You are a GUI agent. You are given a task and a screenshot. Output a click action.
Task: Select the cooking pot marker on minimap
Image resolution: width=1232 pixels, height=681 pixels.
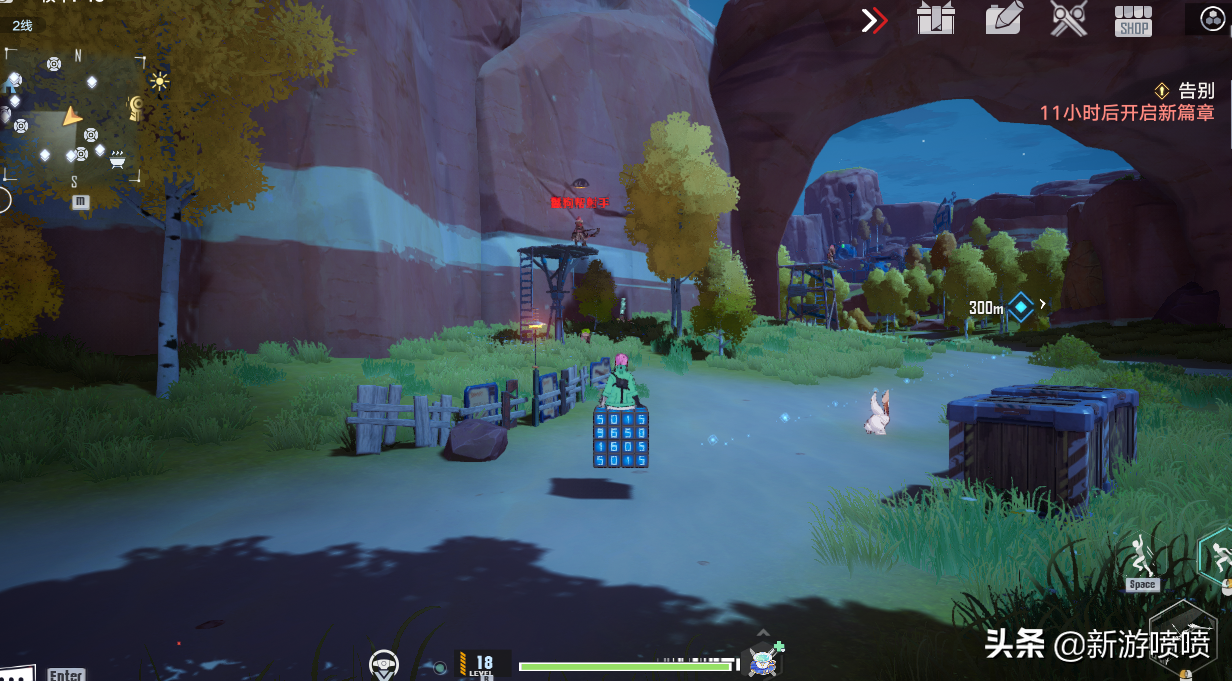118,158
